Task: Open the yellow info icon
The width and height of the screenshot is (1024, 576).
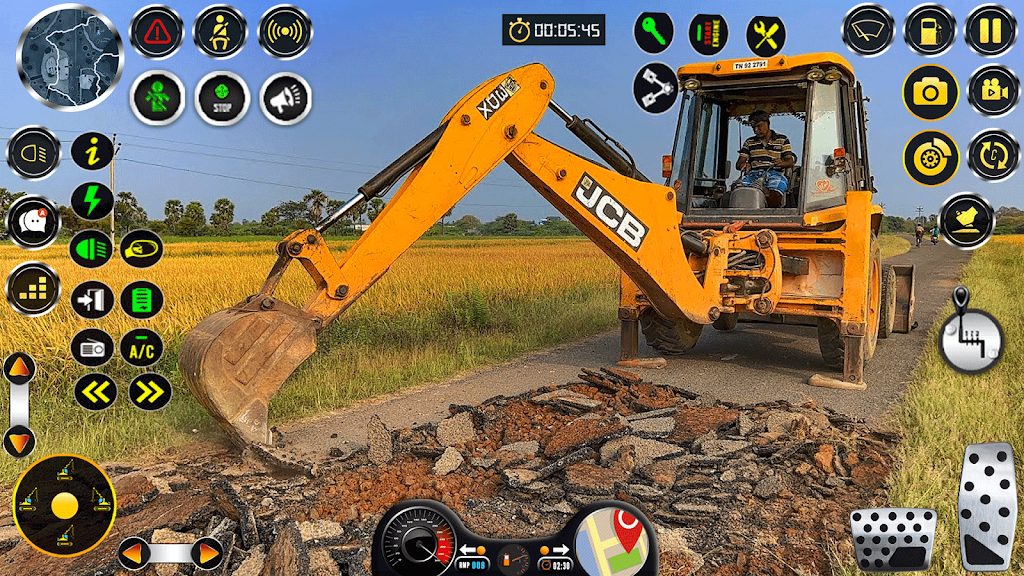Action: coord(92,152)
